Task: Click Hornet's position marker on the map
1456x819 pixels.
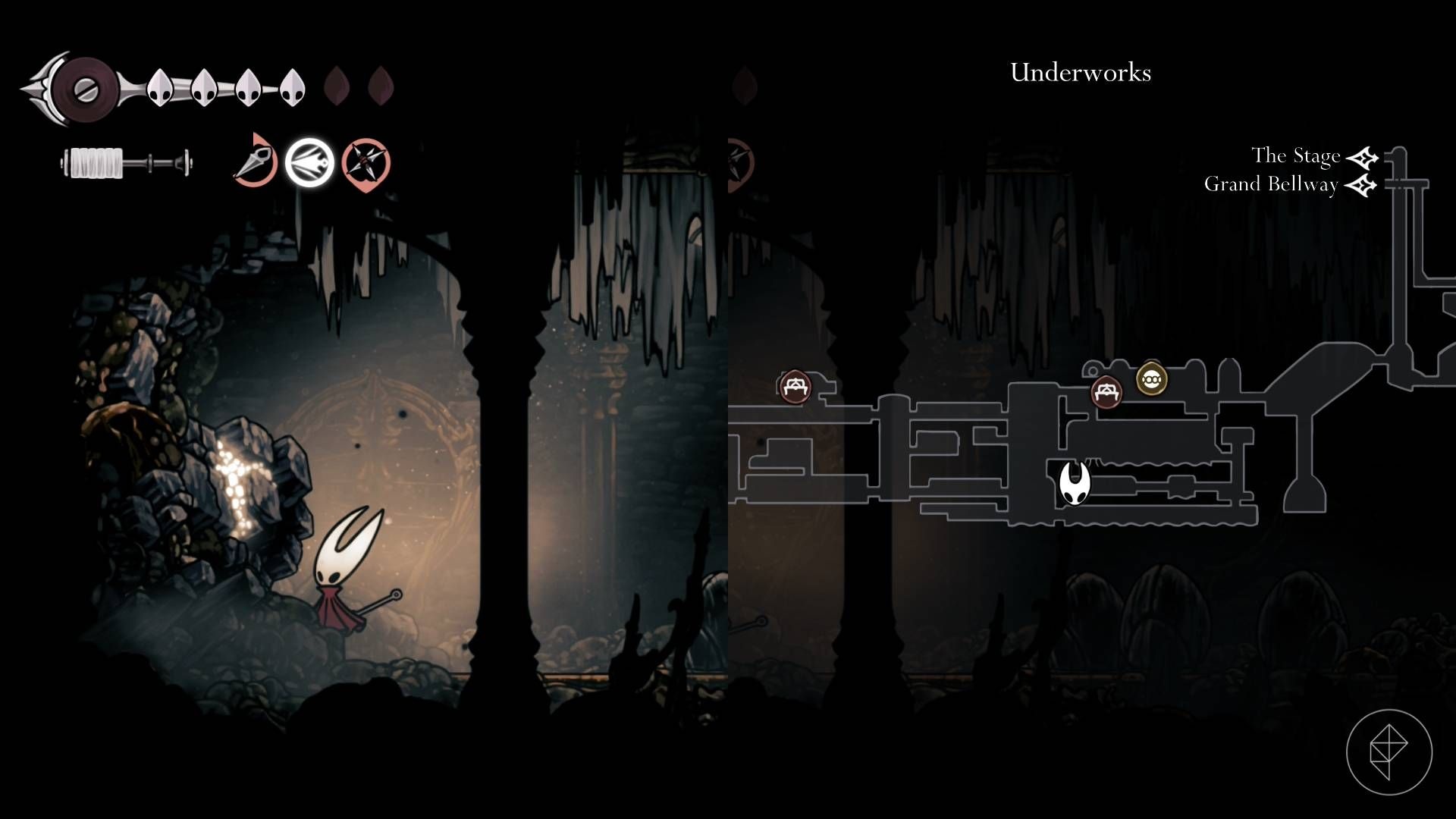Action: (1074, 483)
